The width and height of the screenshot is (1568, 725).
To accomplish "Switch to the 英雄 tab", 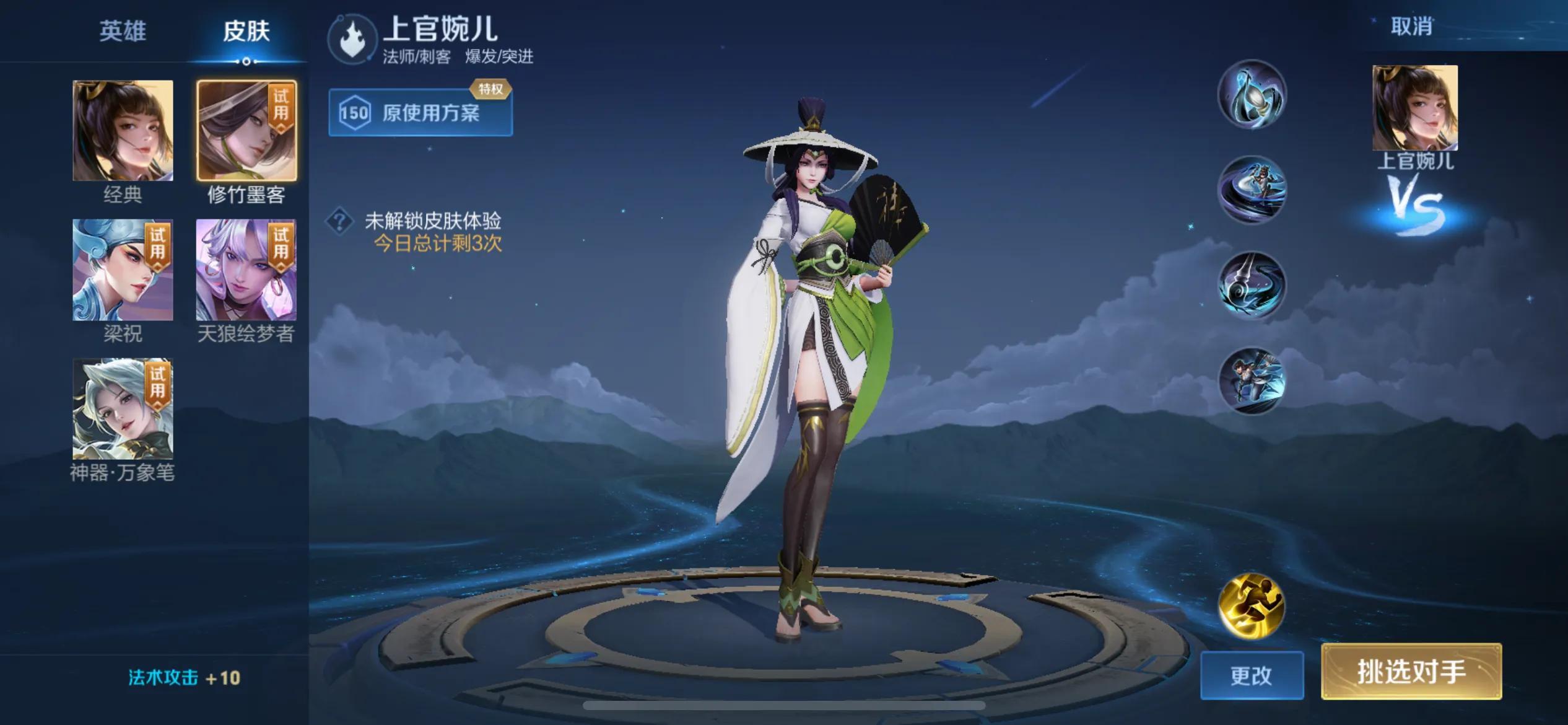I will coord(123,31).
